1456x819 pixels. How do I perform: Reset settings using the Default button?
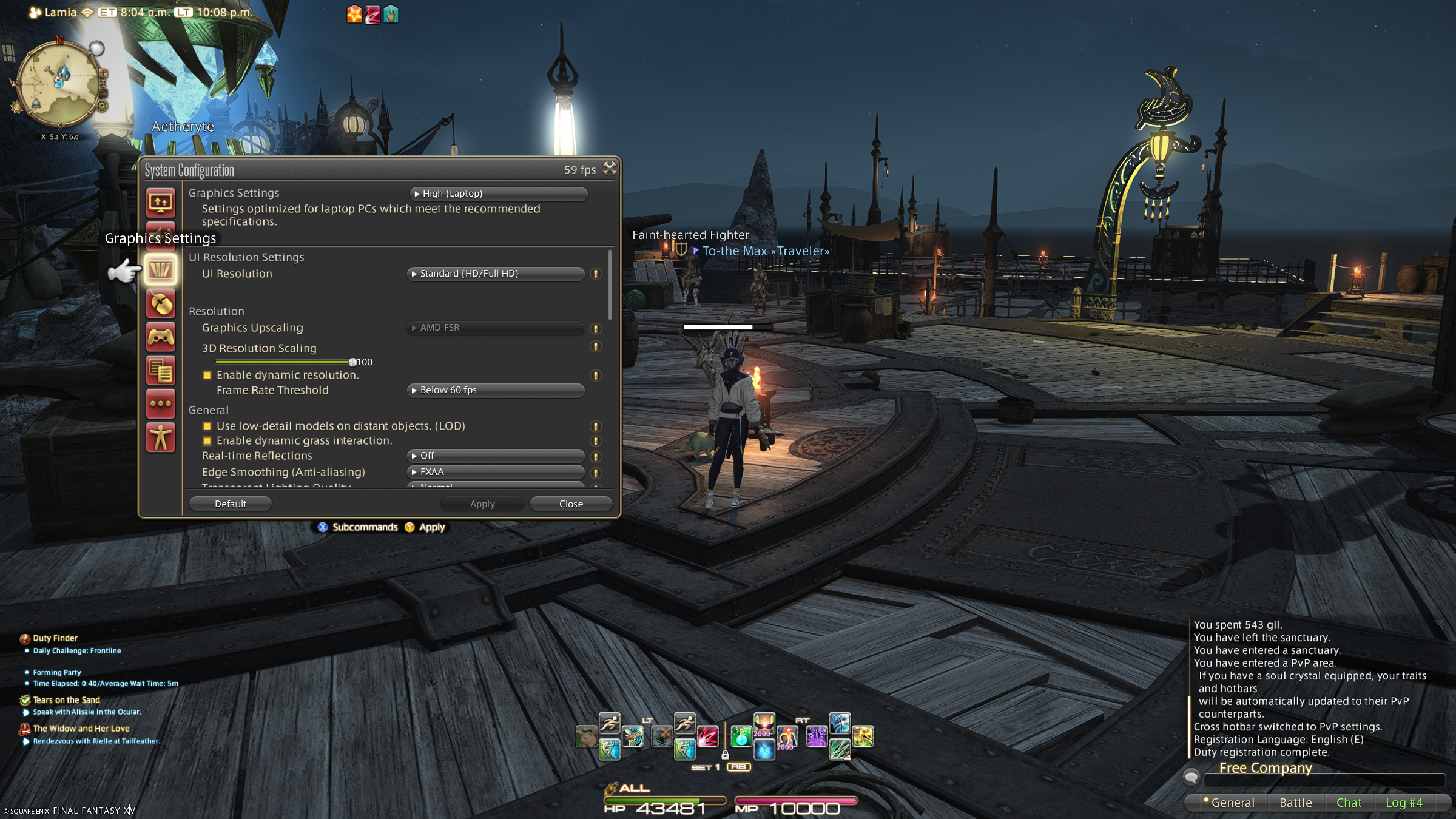231,503
